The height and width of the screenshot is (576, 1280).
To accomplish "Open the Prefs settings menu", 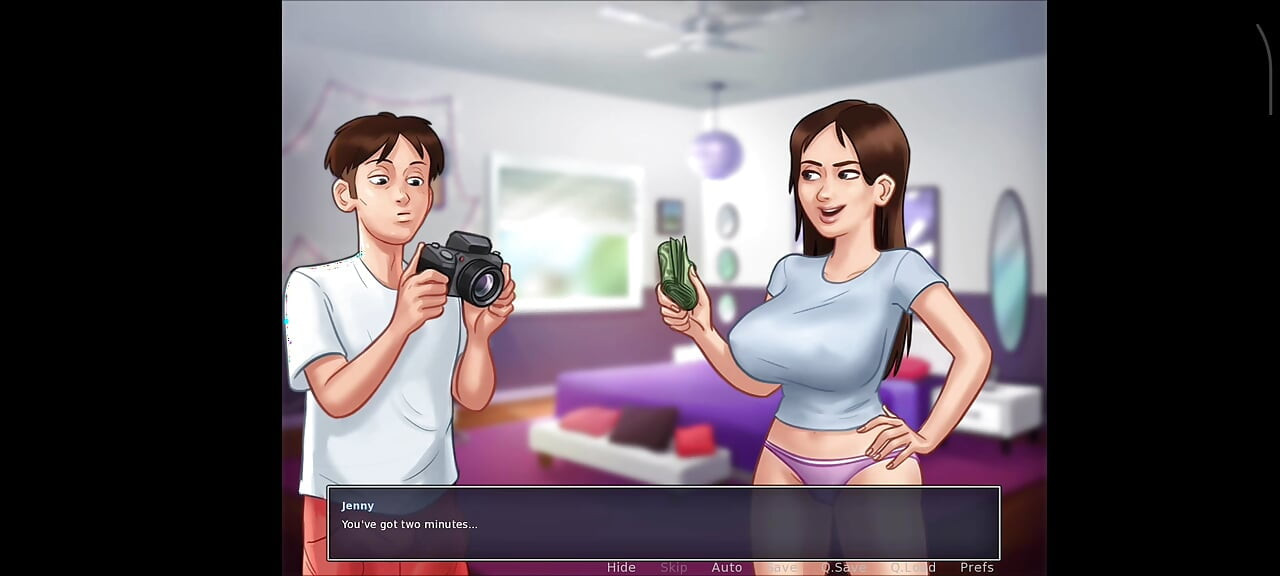I will pos(977,567).
